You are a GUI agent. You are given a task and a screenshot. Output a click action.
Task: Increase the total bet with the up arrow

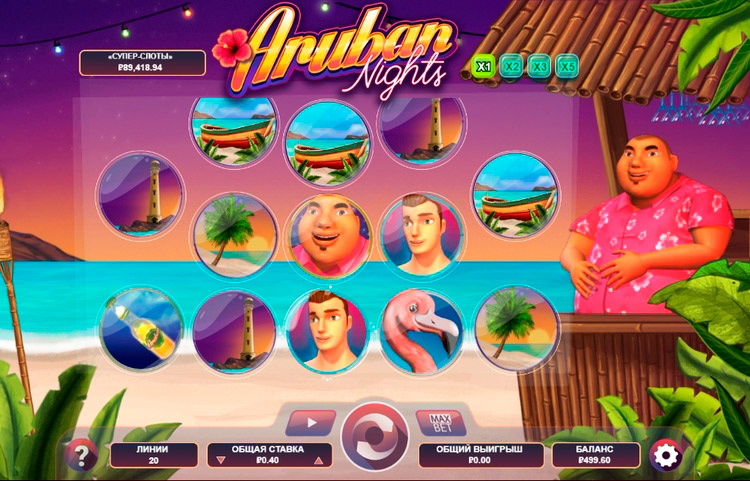point(319,461)
